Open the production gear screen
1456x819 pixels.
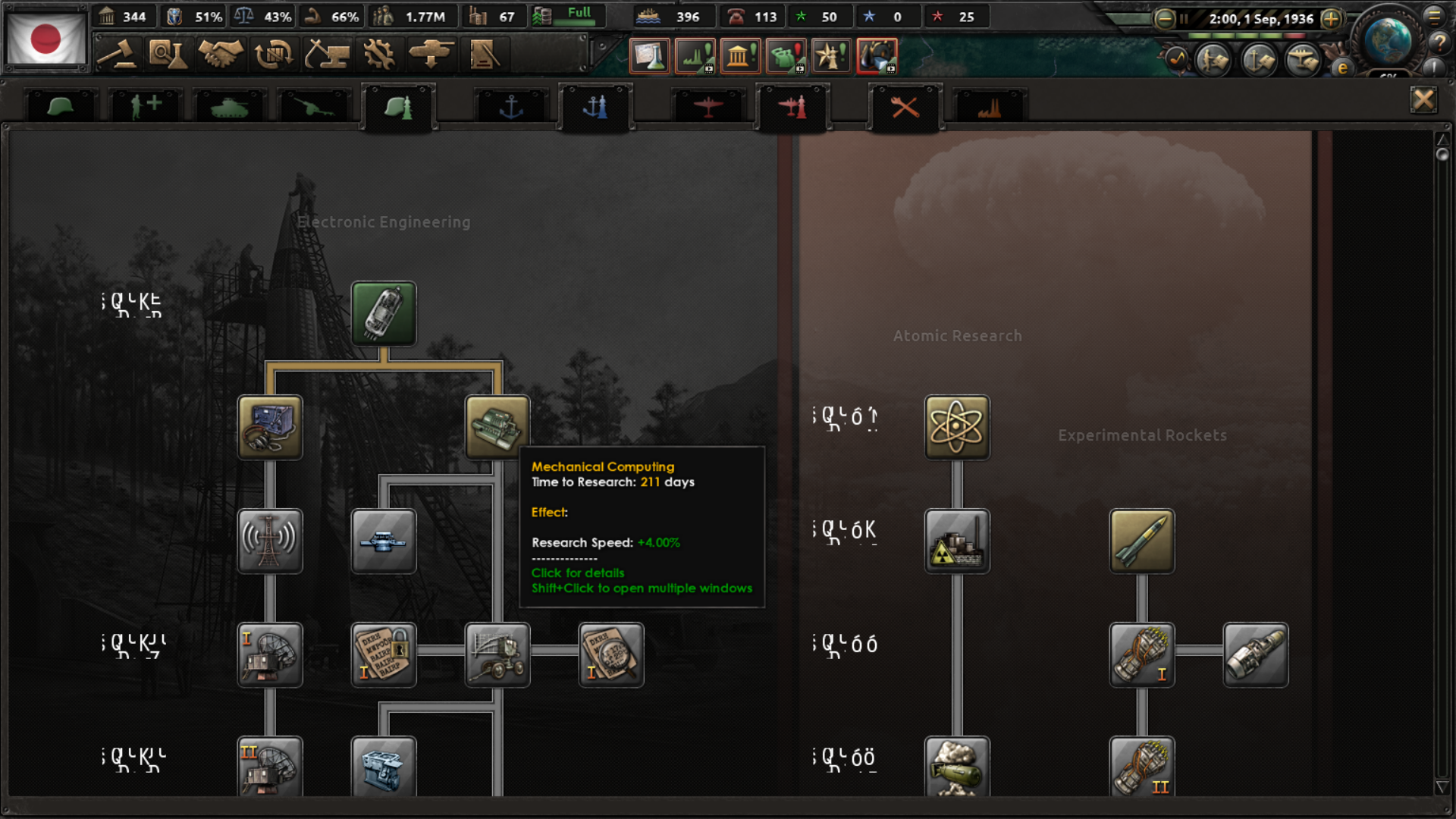(378, 55)
